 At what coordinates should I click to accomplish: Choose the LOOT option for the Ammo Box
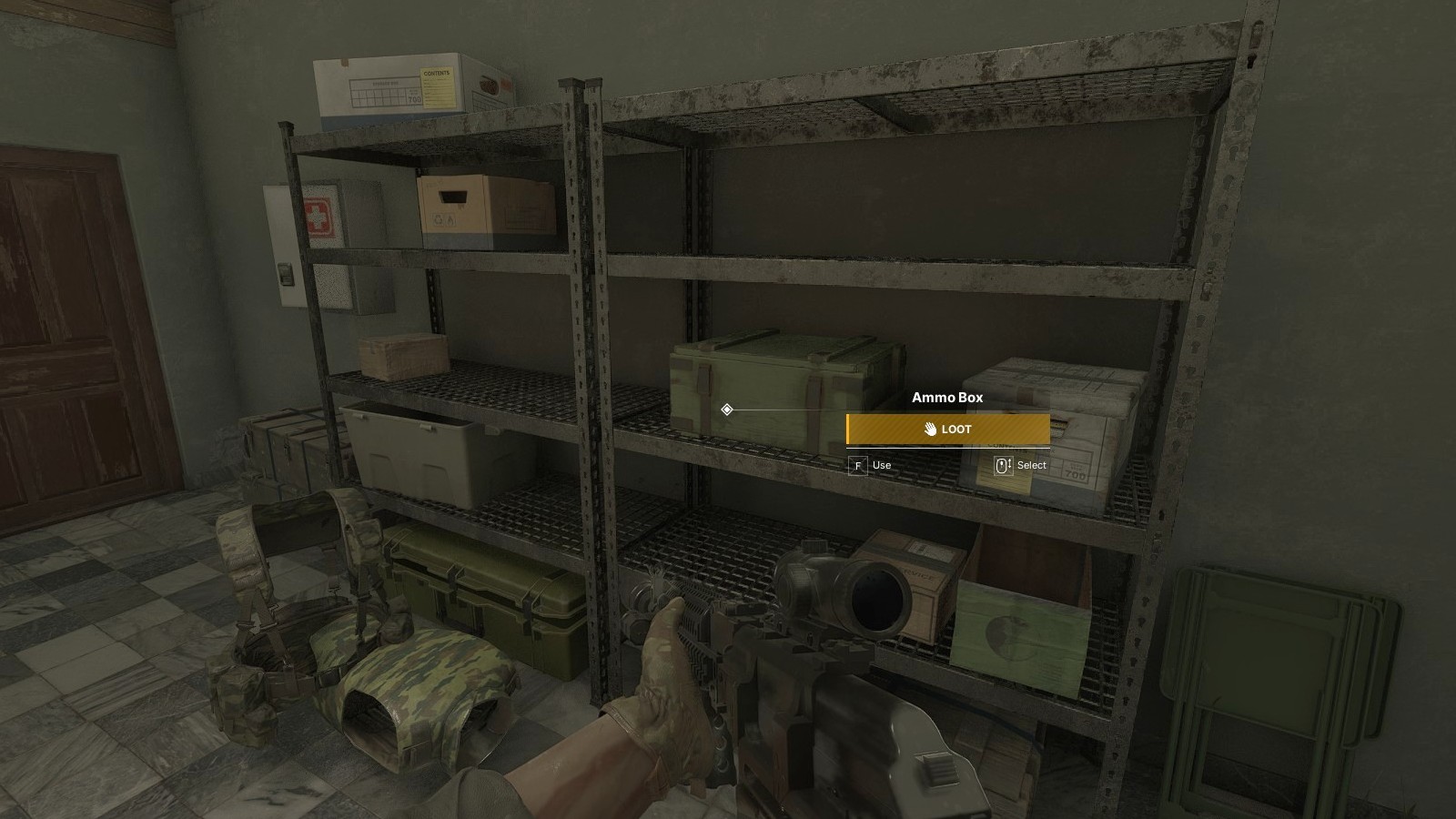point(947,430)
